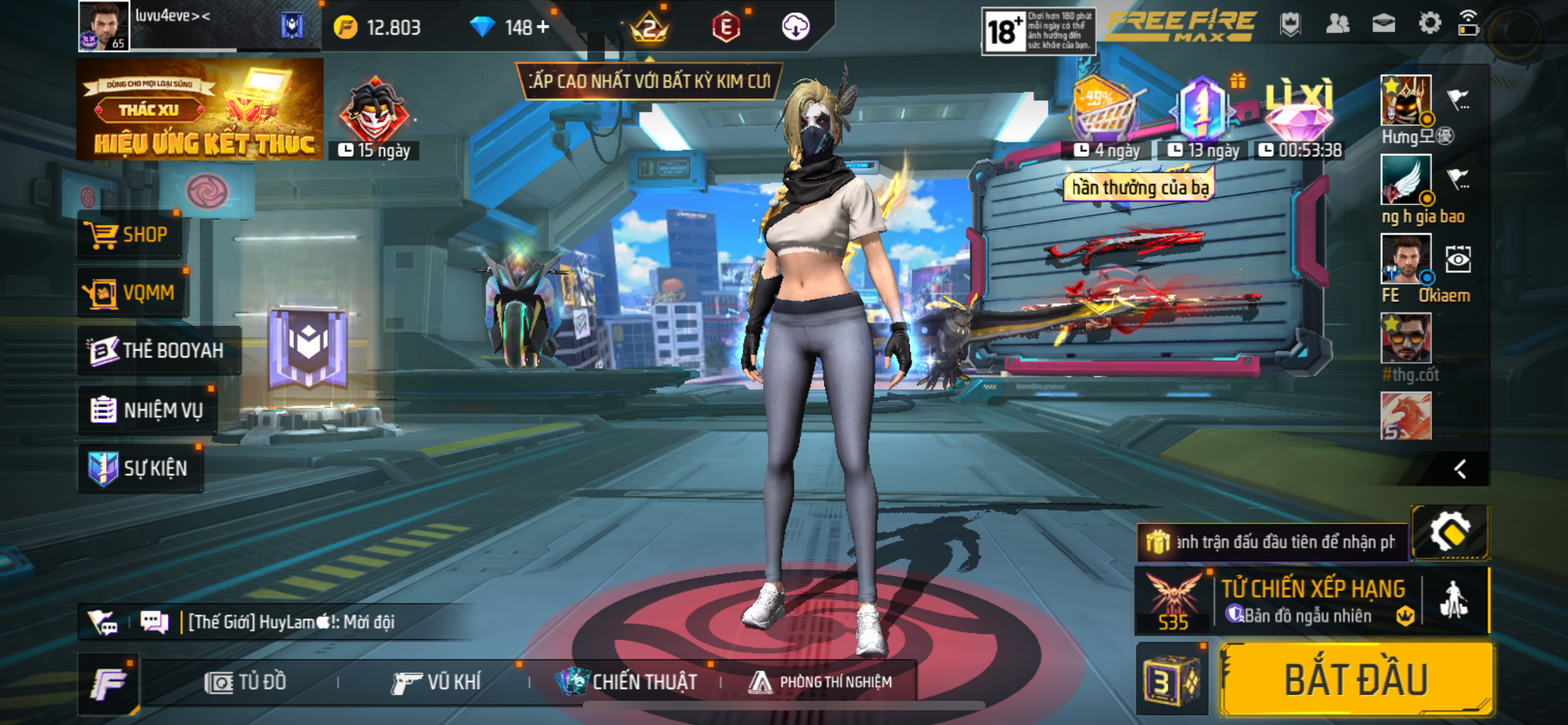The width and height of the screenshot is (1568, 725).
Task: Change game mode from Tử Chiến Xếp Hạng
Action: 1313,600
